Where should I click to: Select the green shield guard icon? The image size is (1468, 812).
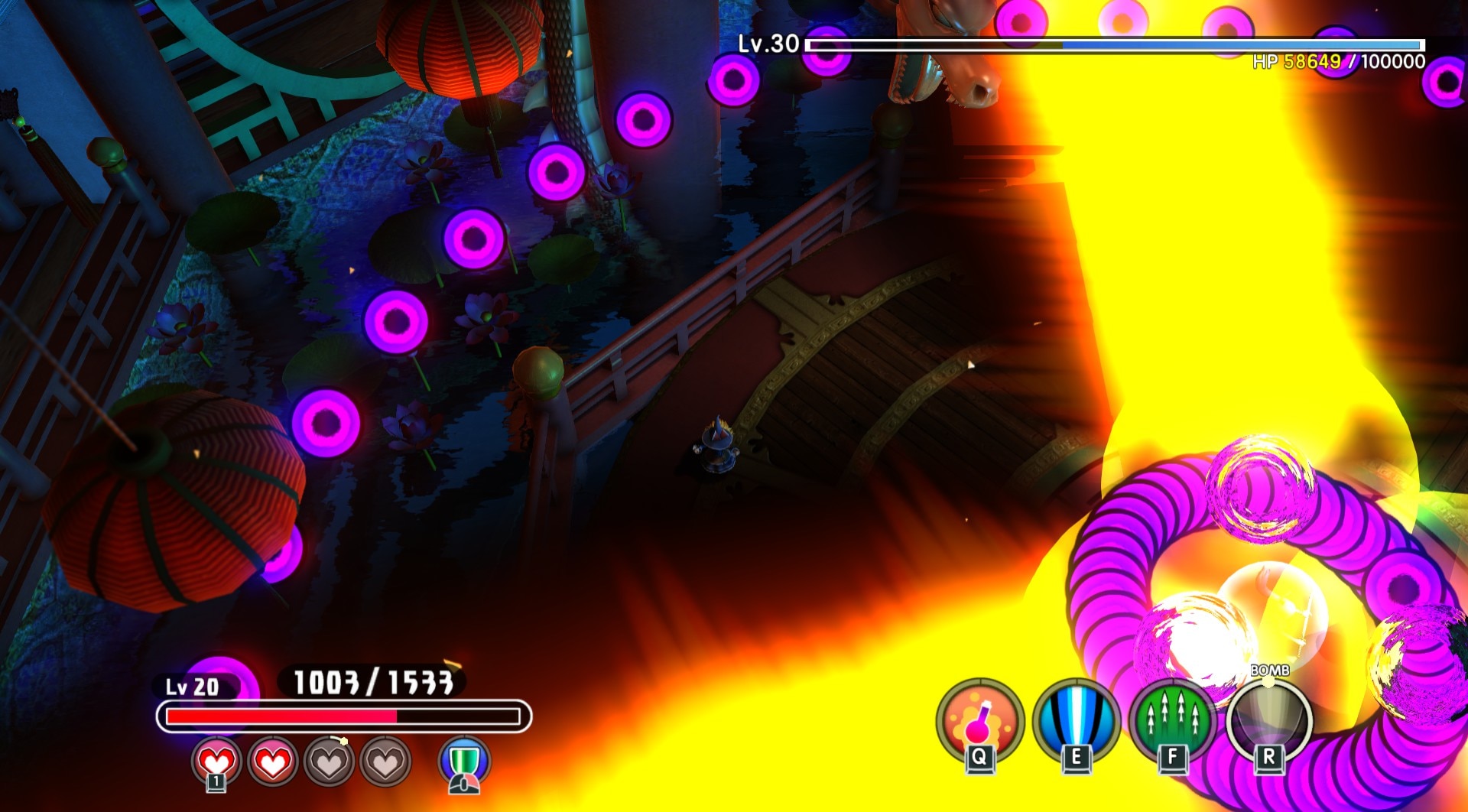click(x=463, y=762)
